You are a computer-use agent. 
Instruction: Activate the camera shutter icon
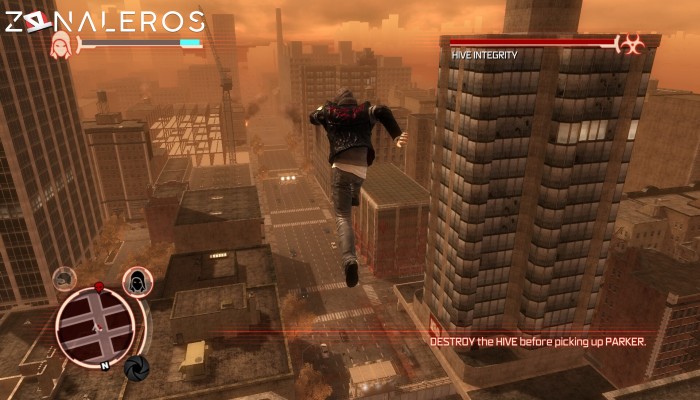pos(136,368)
